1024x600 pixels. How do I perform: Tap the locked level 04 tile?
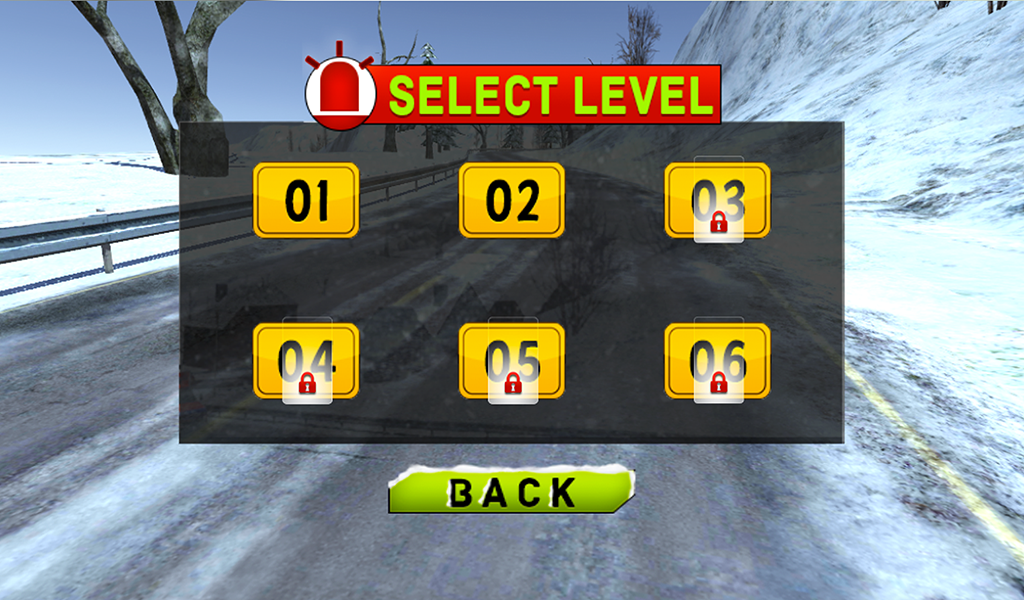[306, 360]
